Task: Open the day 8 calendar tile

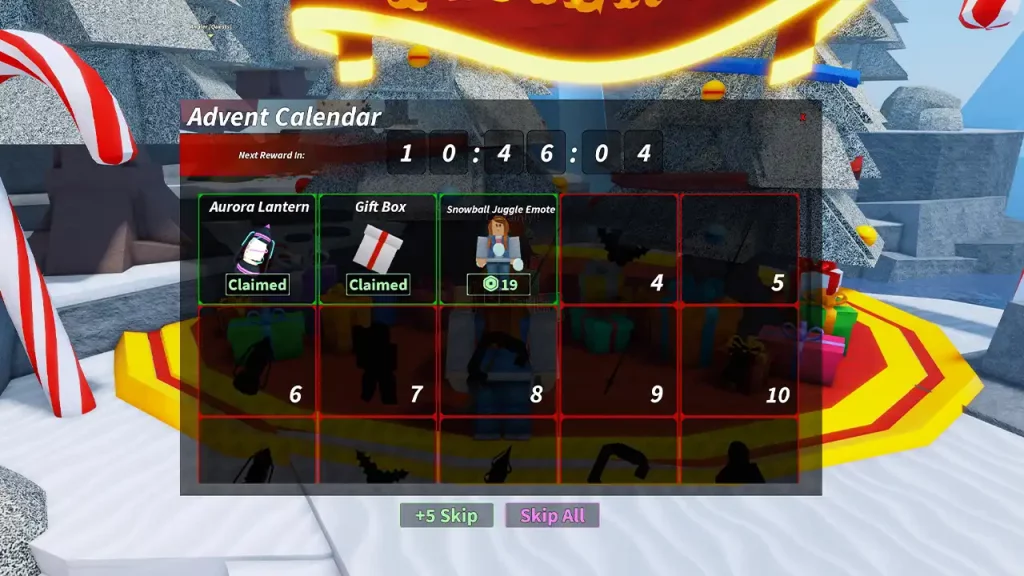Action: (498, 360)
